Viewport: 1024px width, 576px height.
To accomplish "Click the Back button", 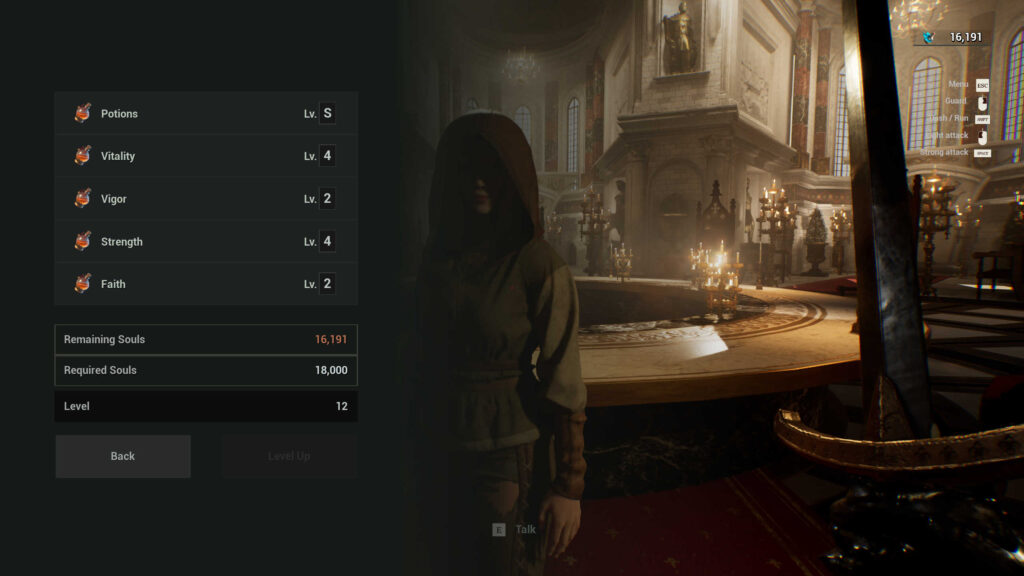I will coord(123,456).
